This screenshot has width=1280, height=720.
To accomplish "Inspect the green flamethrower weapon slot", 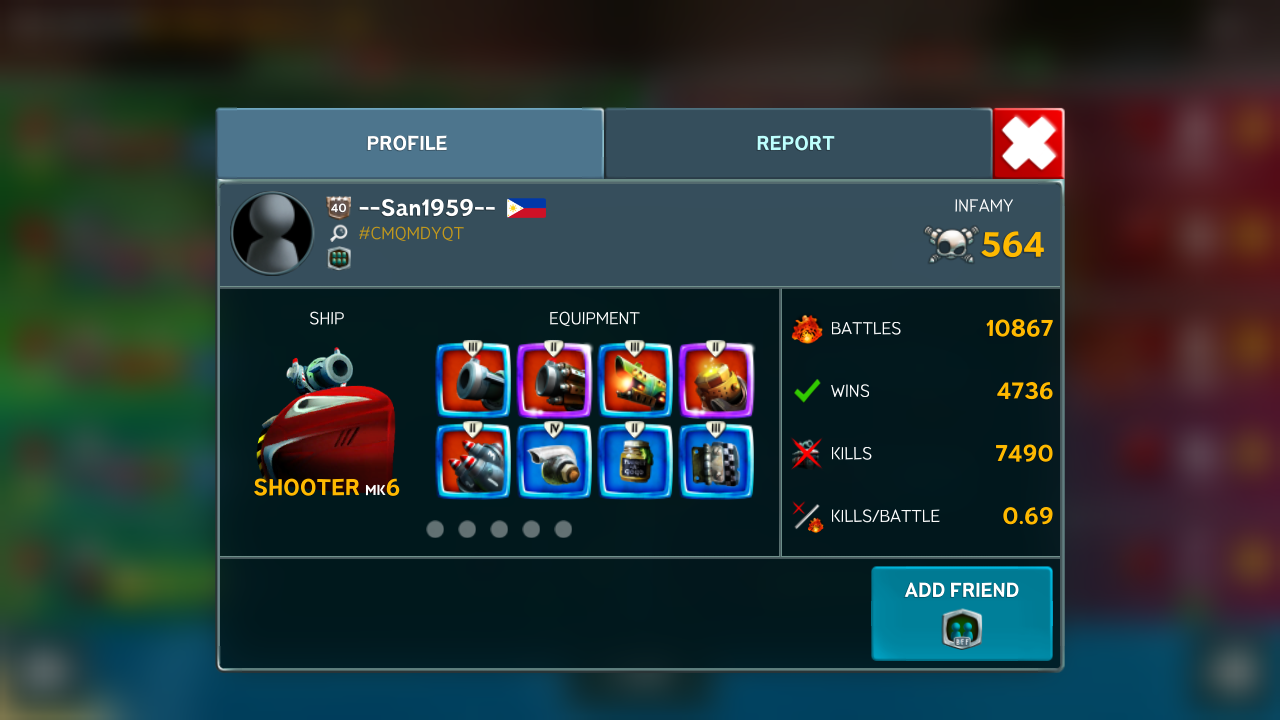I will (x=635, y=380).
